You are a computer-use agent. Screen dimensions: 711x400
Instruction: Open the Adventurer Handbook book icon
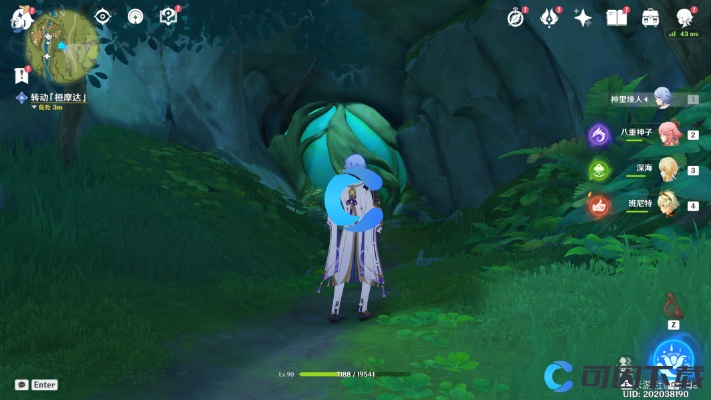[x=616, y=18]
